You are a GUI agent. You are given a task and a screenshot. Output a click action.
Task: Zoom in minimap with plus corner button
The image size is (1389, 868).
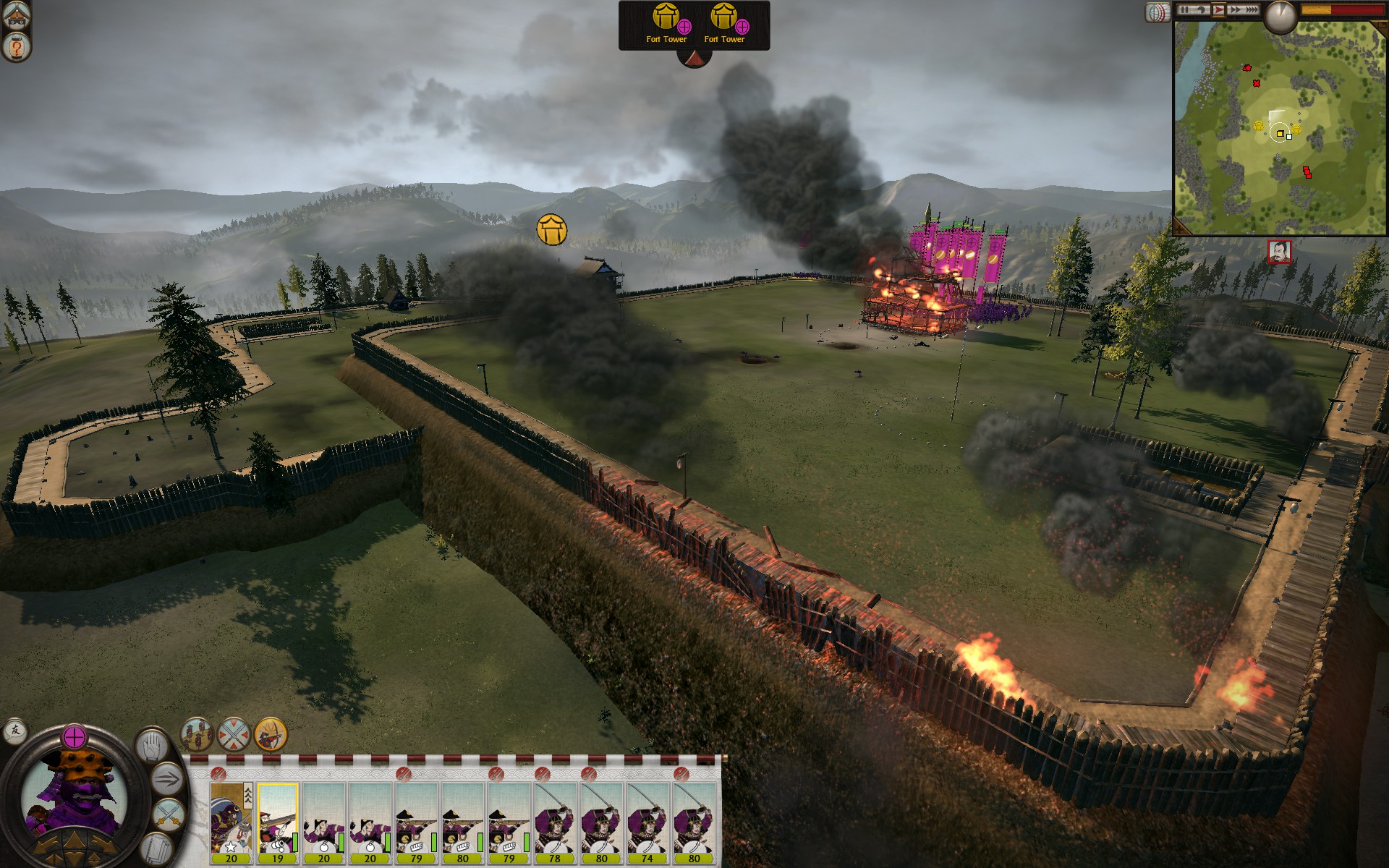click(x=1181, y=228)
